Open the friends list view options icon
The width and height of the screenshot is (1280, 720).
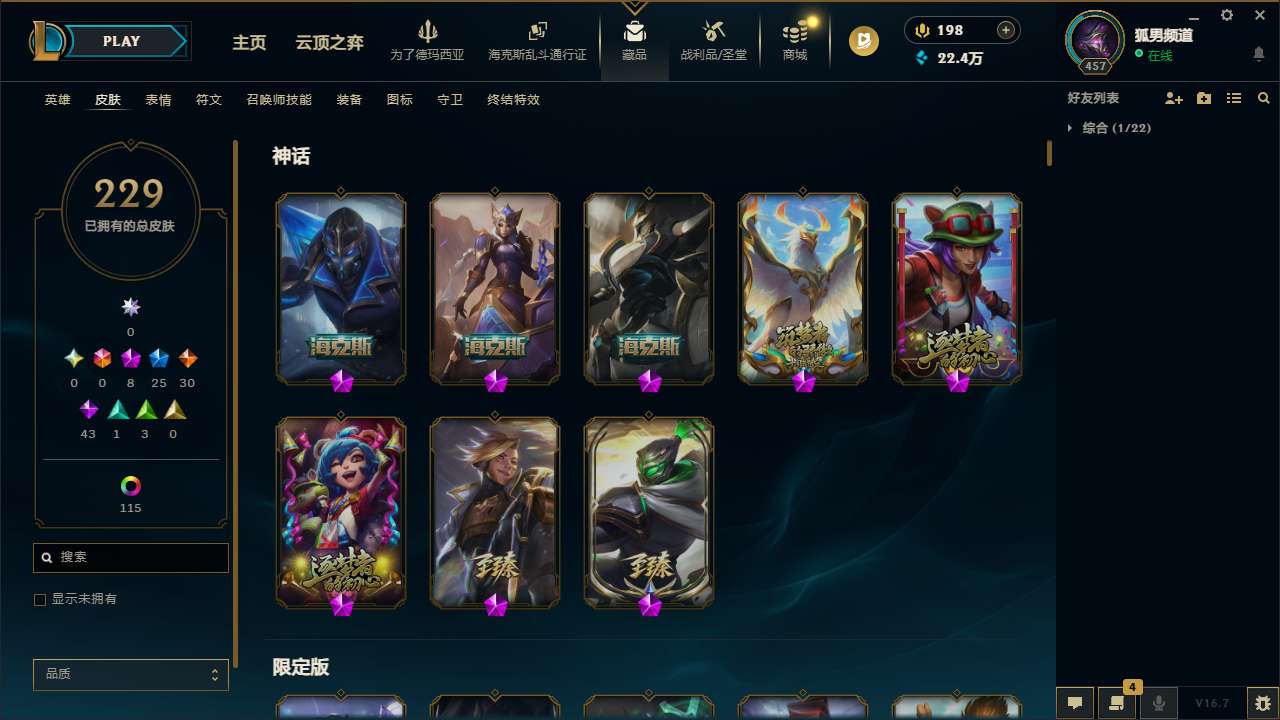click(1234, 97)
